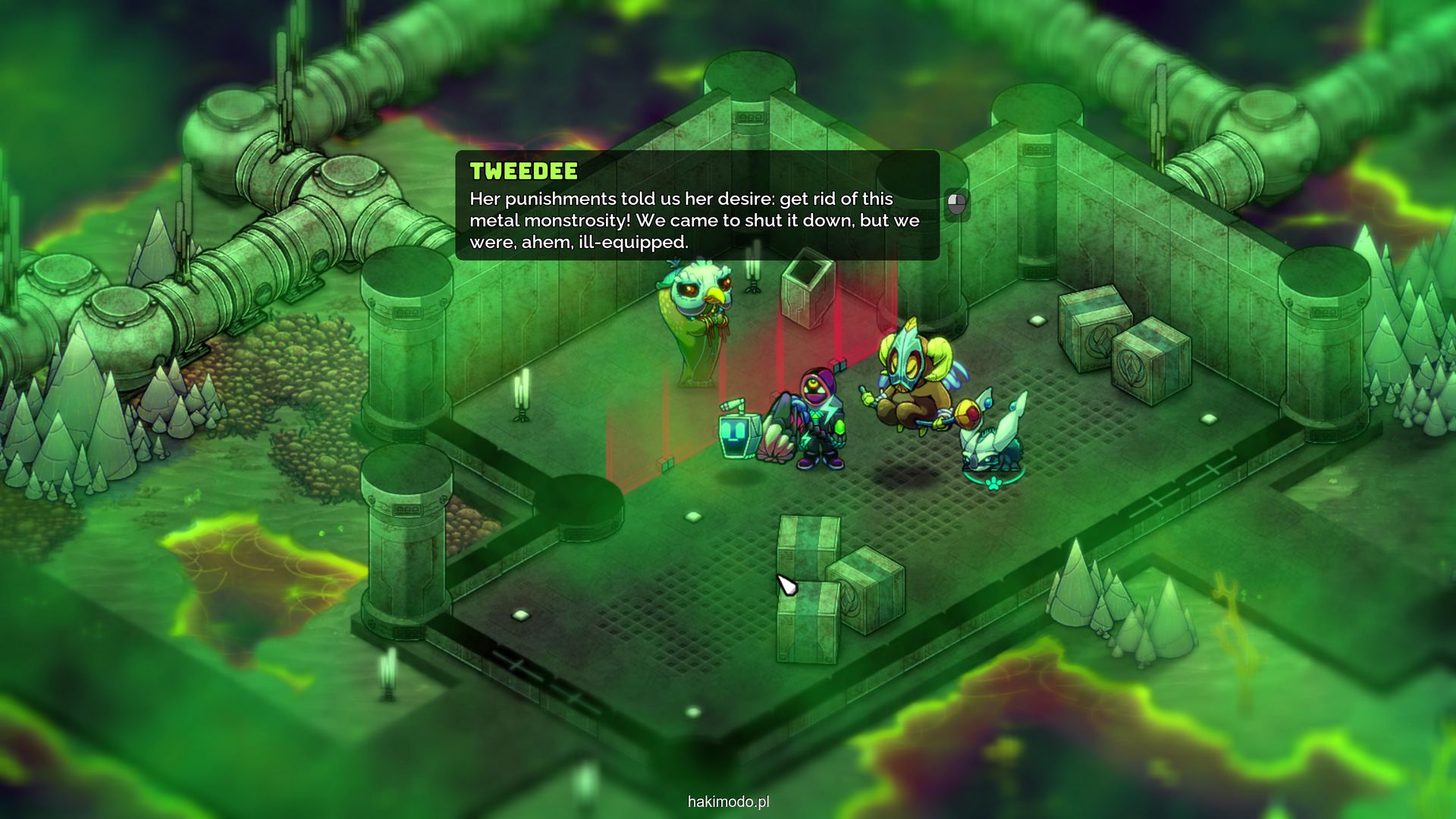Advance Tweedee's dialogue text box

coord(957,203)
